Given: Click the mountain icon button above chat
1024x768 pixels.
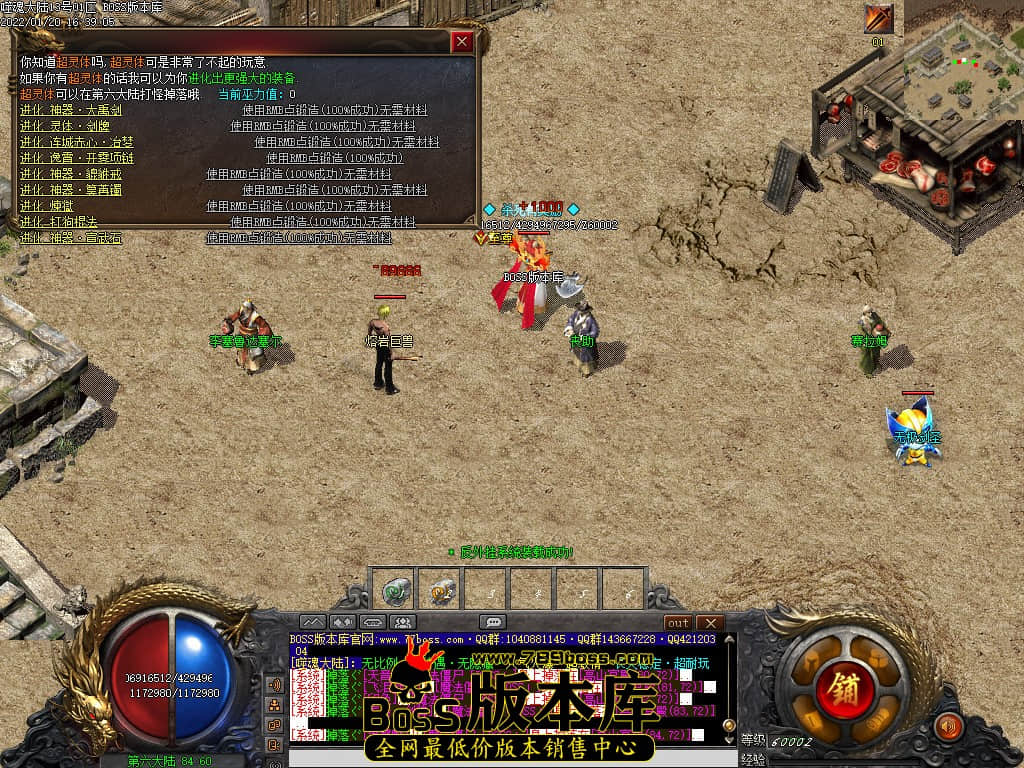Looking at the screenshot, I should click(312, 622).
